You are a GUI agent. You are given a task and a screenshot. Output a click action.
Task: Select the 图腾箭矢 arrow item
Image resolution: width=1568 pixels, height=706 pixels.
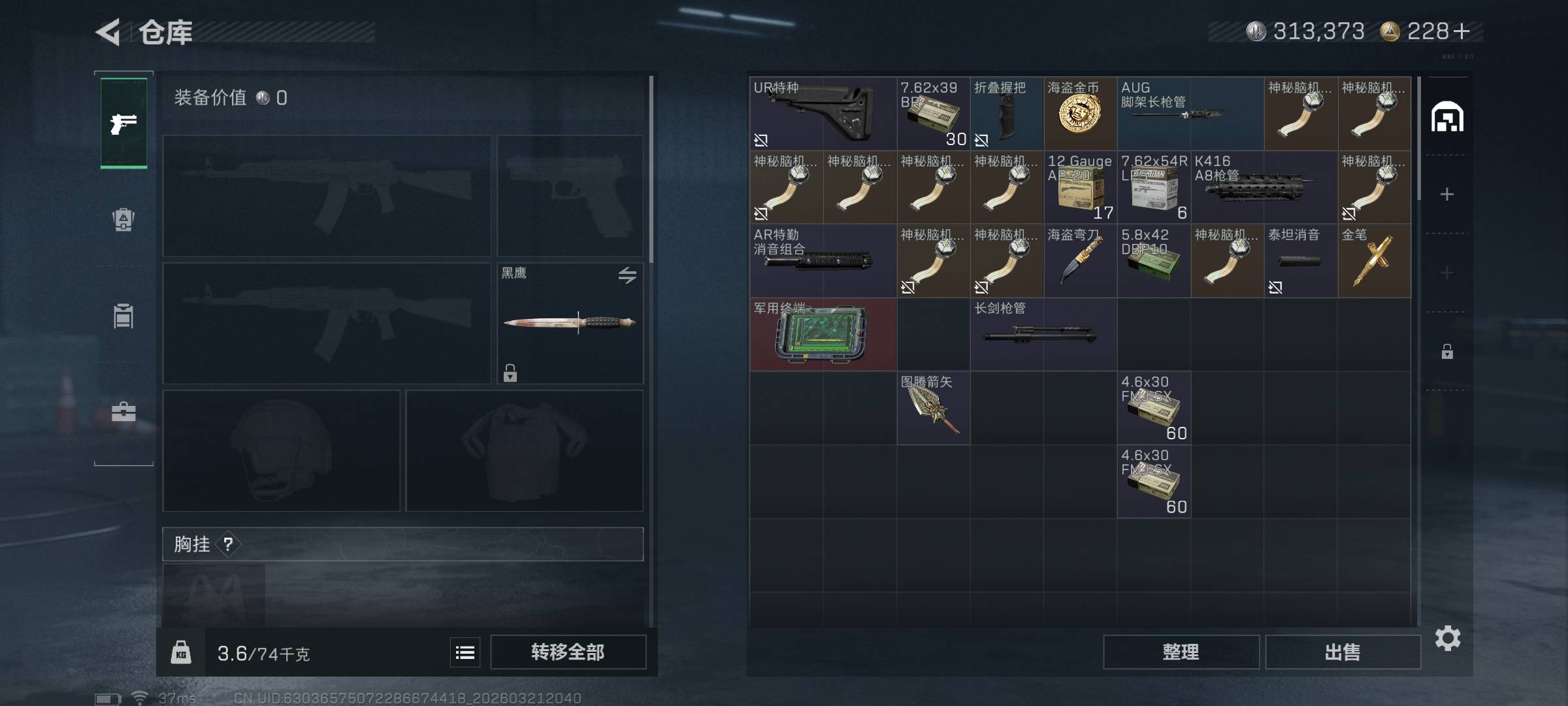(933, 408)
